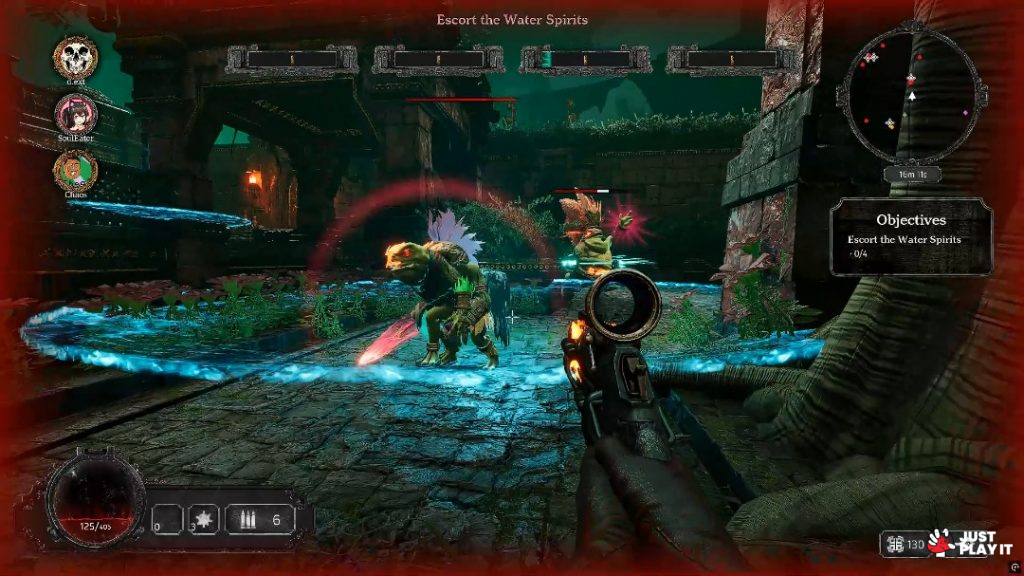Select SoulEater's teammate portrait

coord(76,112)
